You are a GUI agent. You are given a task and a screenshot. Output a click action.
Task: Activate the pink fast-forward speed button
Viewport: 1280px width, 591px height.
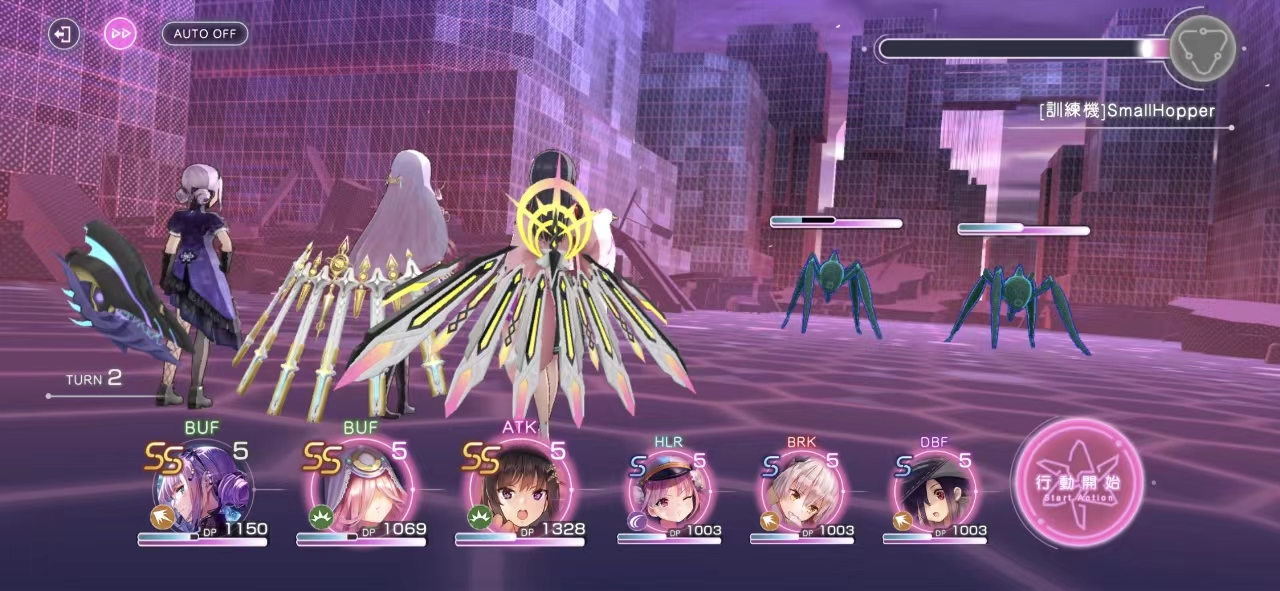120,34
